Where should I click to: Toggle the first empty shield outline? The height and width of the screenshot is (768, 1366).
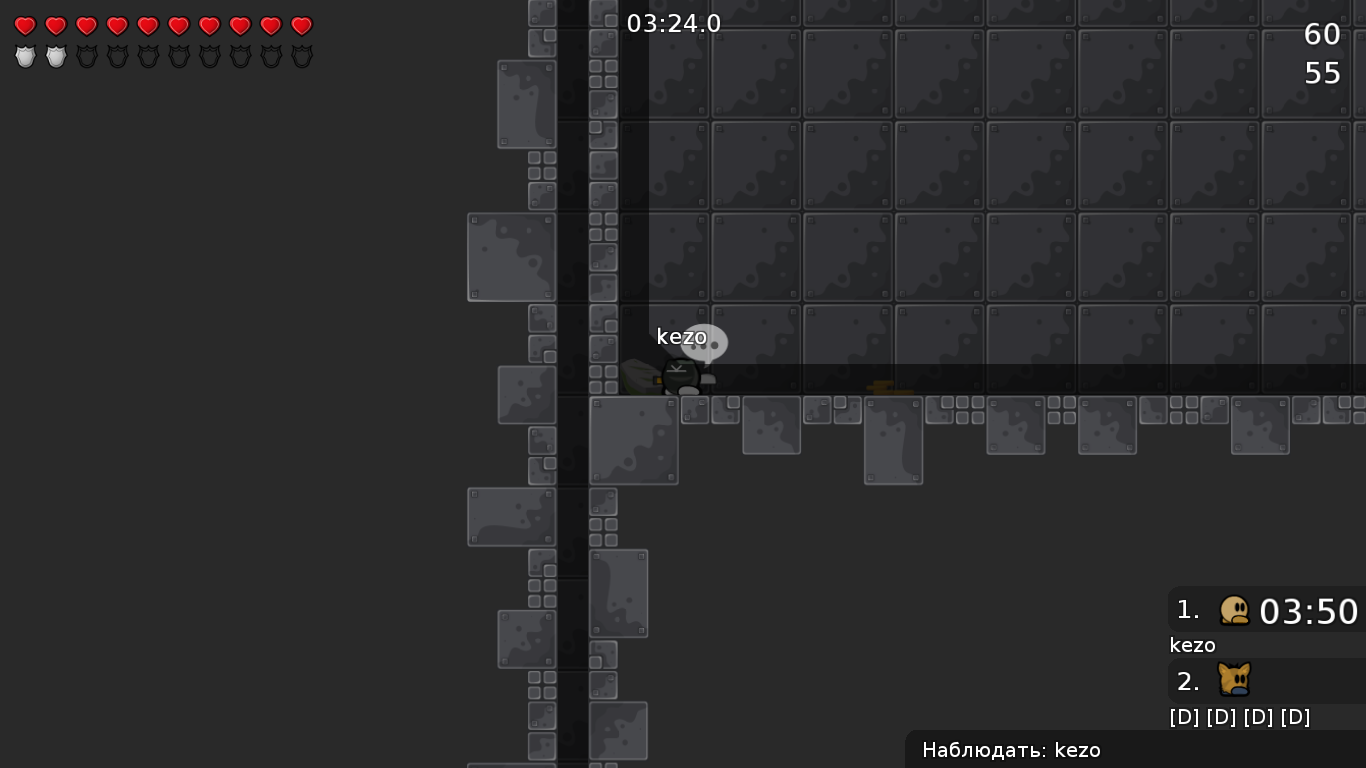87,56
